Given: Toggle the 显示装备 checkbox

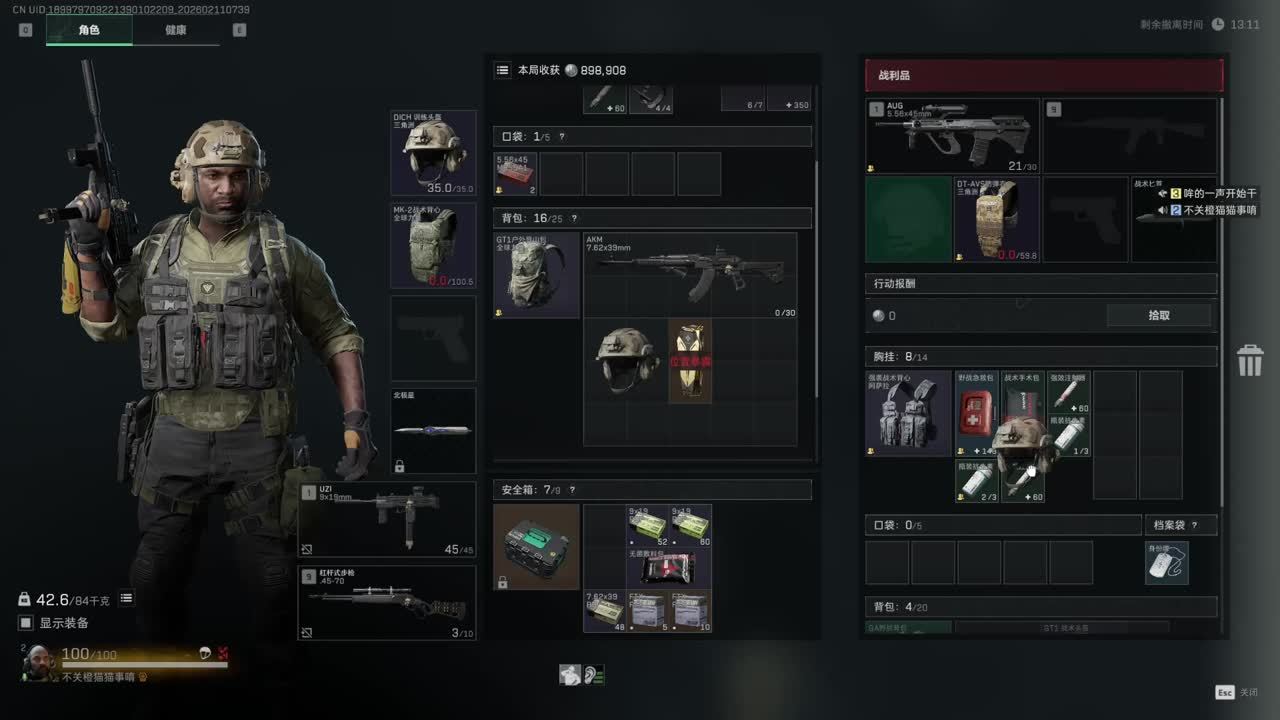Looking at the screenshot, I should coord(26,623).
